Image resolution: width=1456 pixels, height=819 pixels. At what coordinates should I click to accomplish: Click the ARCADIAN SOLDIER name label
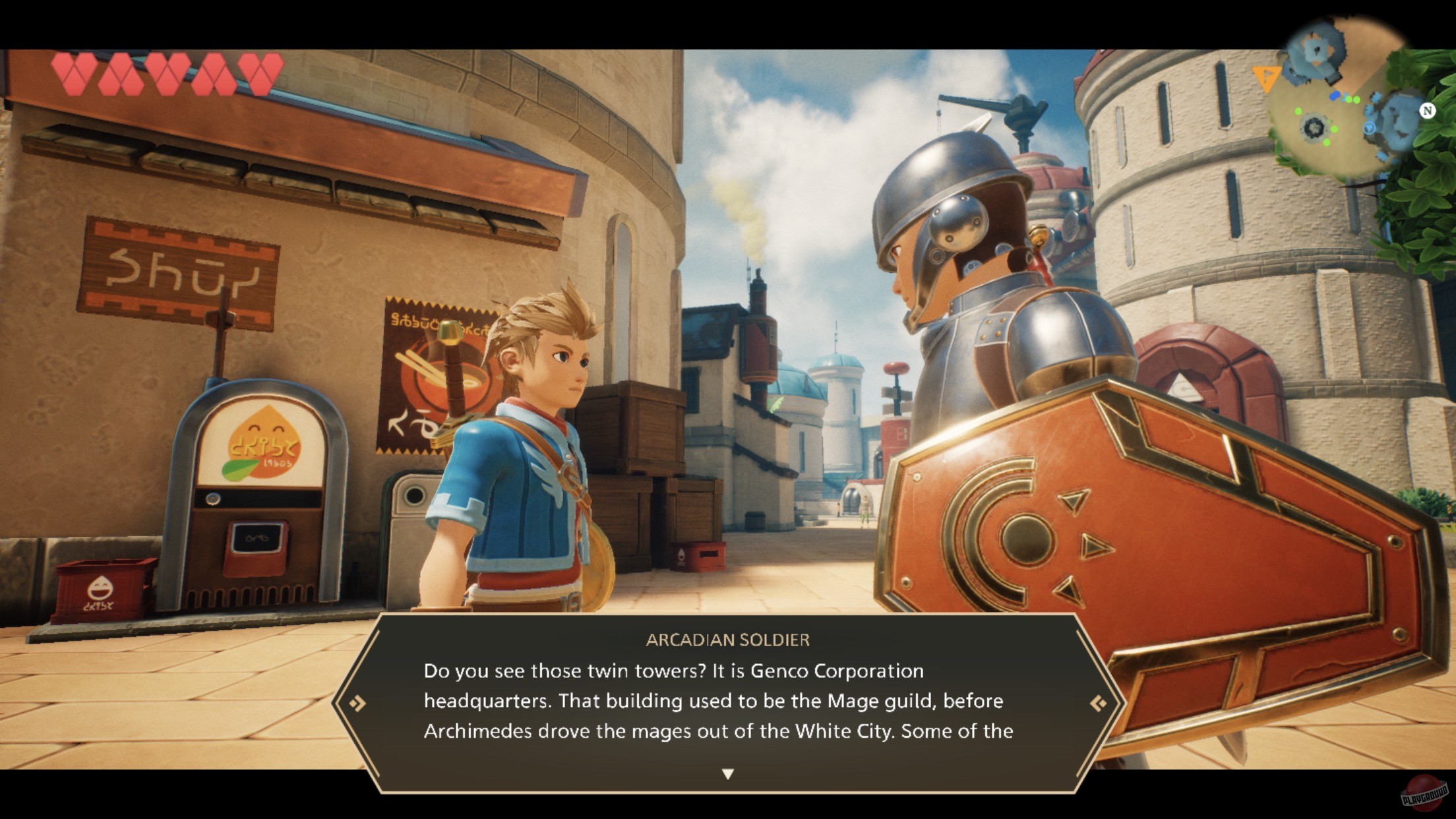[x=728, y=639]
